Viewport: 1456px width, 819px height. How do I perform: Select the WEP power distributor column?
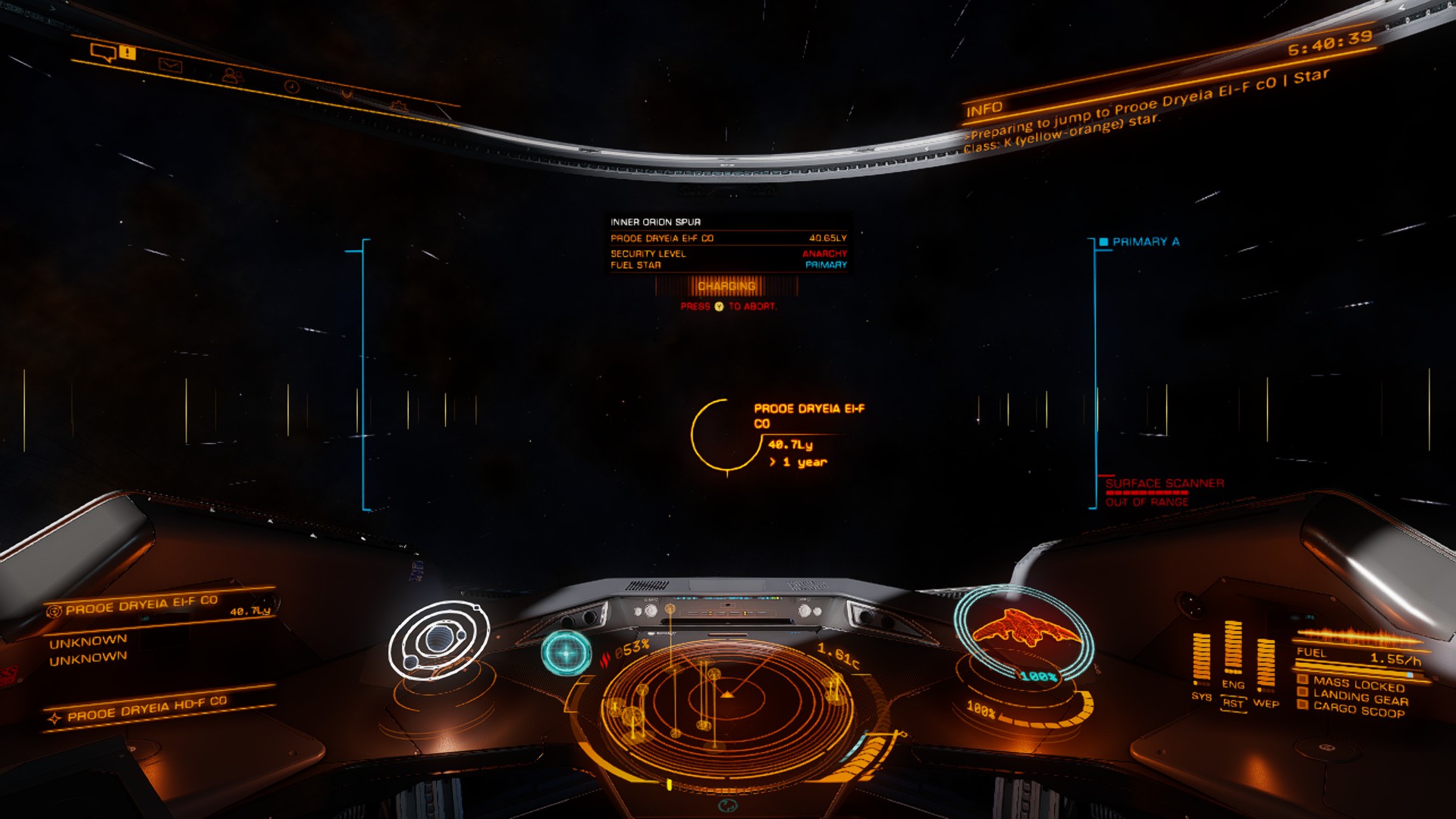(x=1266, y=664)
